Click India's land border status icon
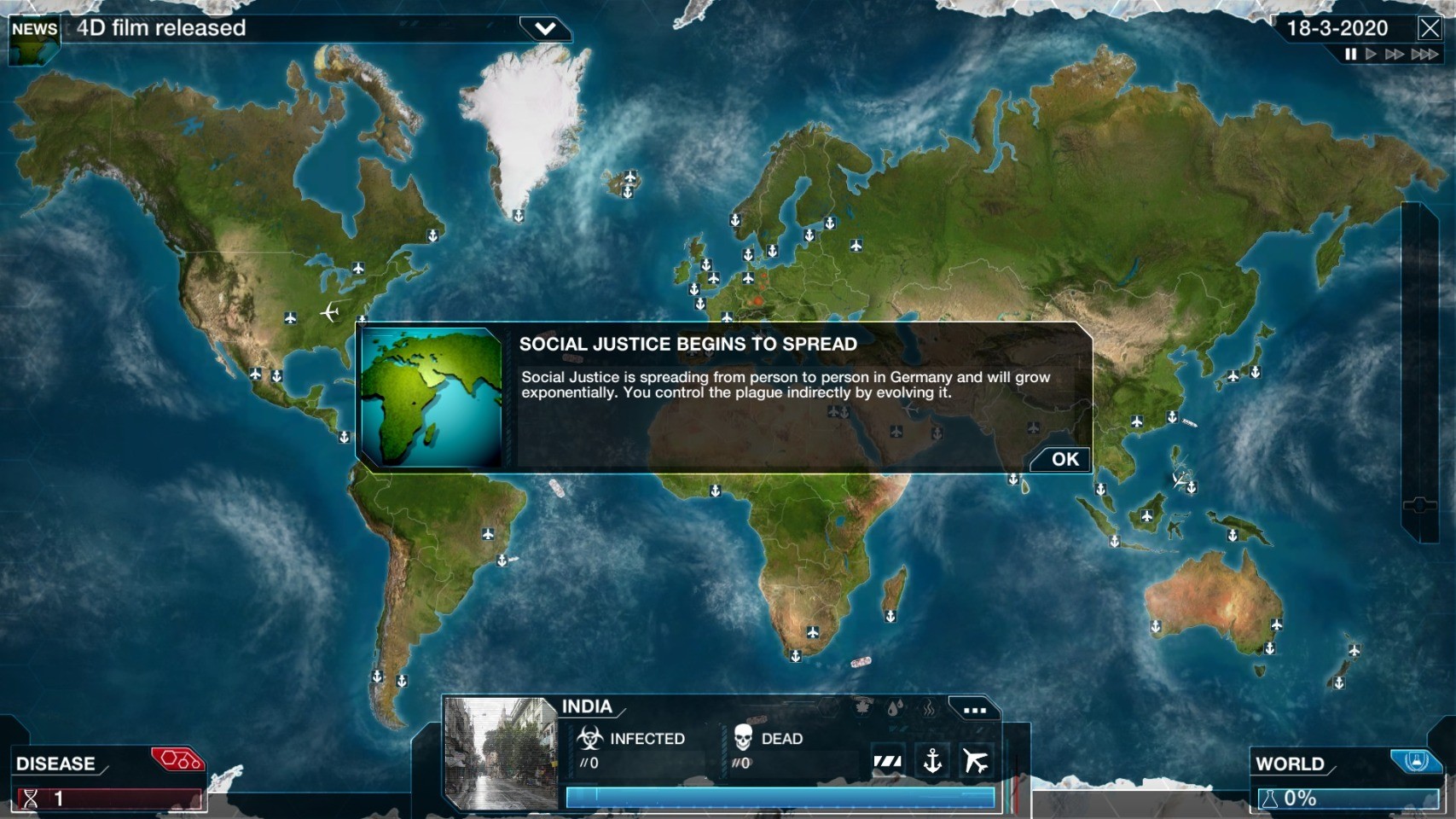The height and width of the screenshot is (819, 1456). [888, 760]
